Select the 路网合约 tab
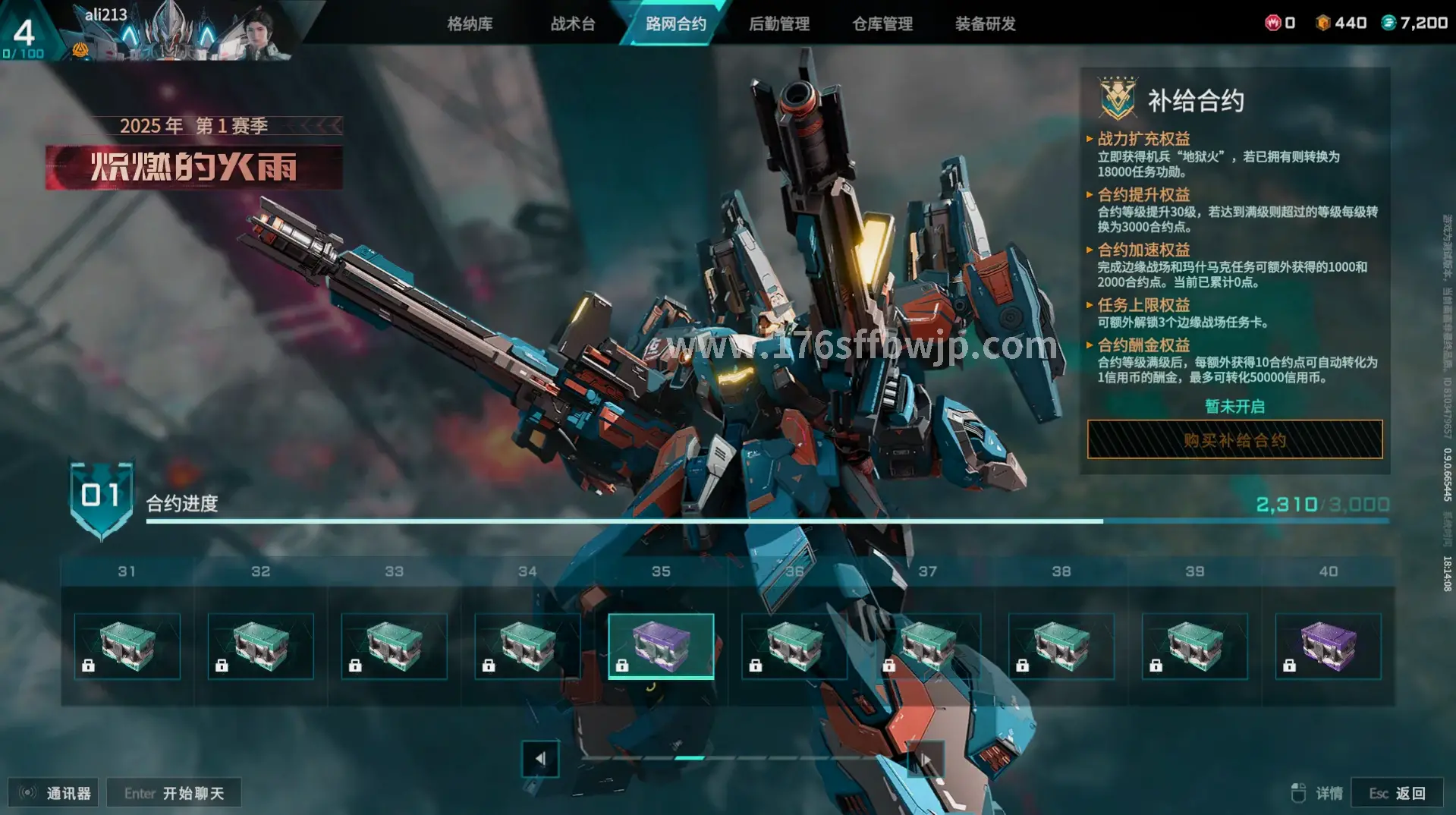The image size is (1456, 815). click(x=675, y=24)
